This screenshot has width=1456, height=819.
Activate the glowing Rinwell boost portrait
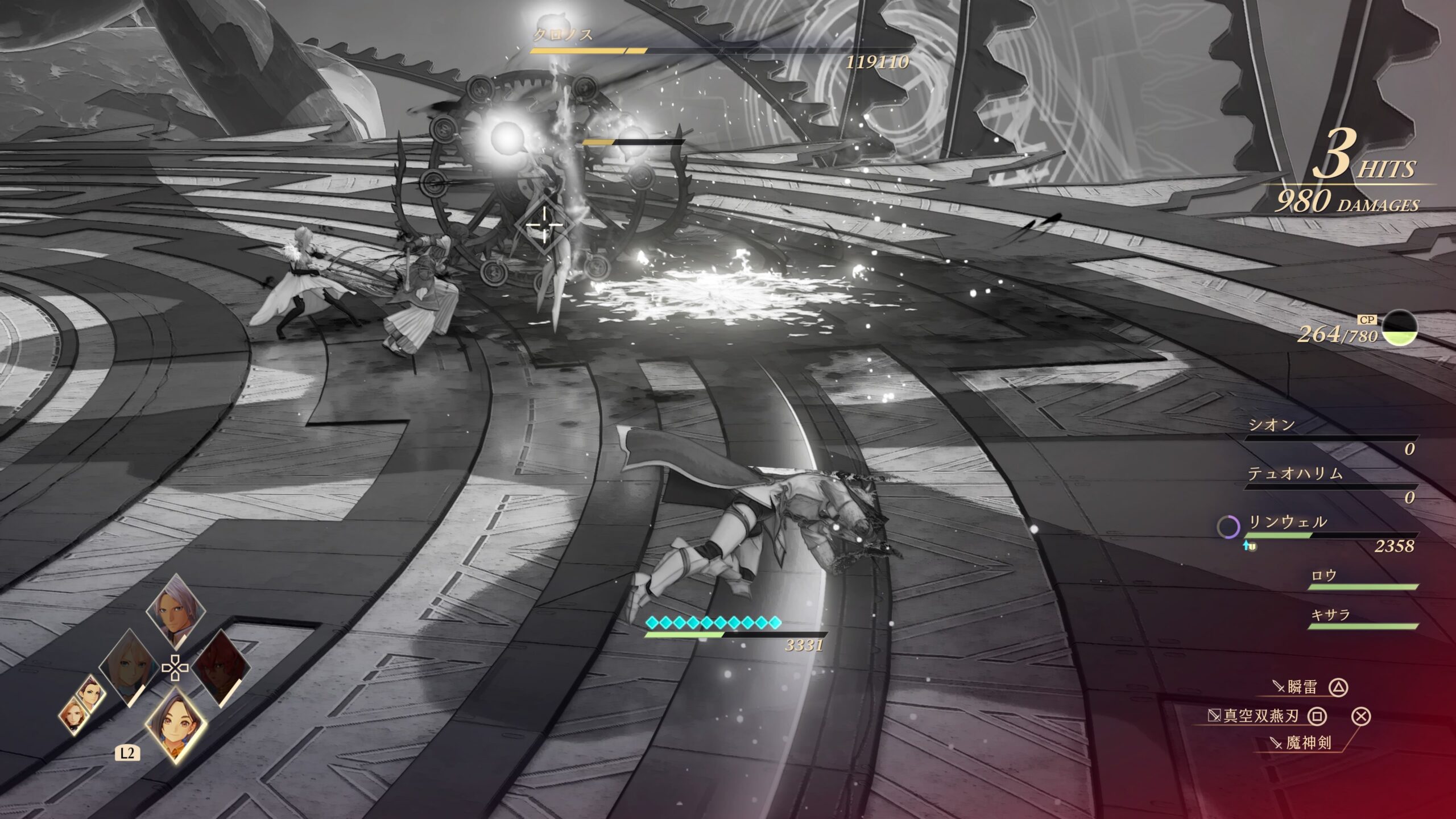coord(175,723)
